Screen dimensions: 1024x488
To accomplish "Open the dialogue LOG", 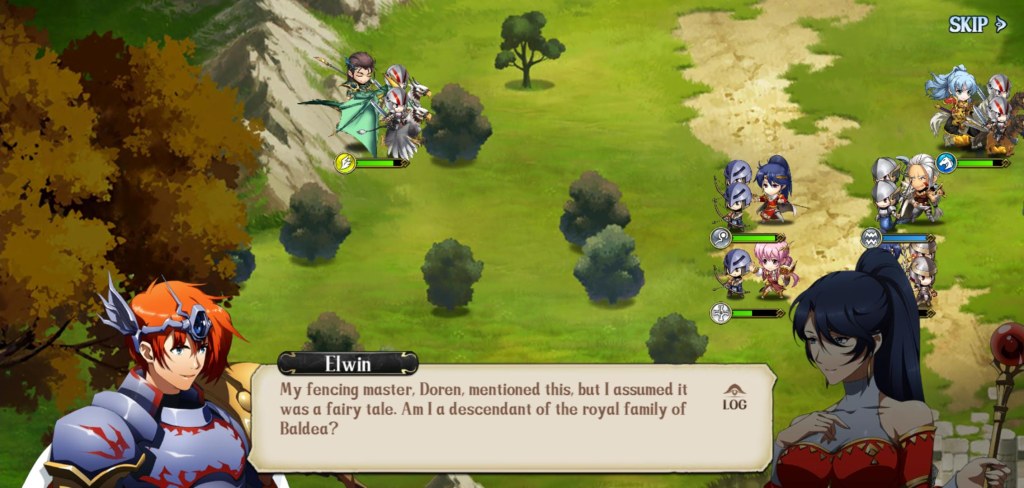I will coord(734,398).
